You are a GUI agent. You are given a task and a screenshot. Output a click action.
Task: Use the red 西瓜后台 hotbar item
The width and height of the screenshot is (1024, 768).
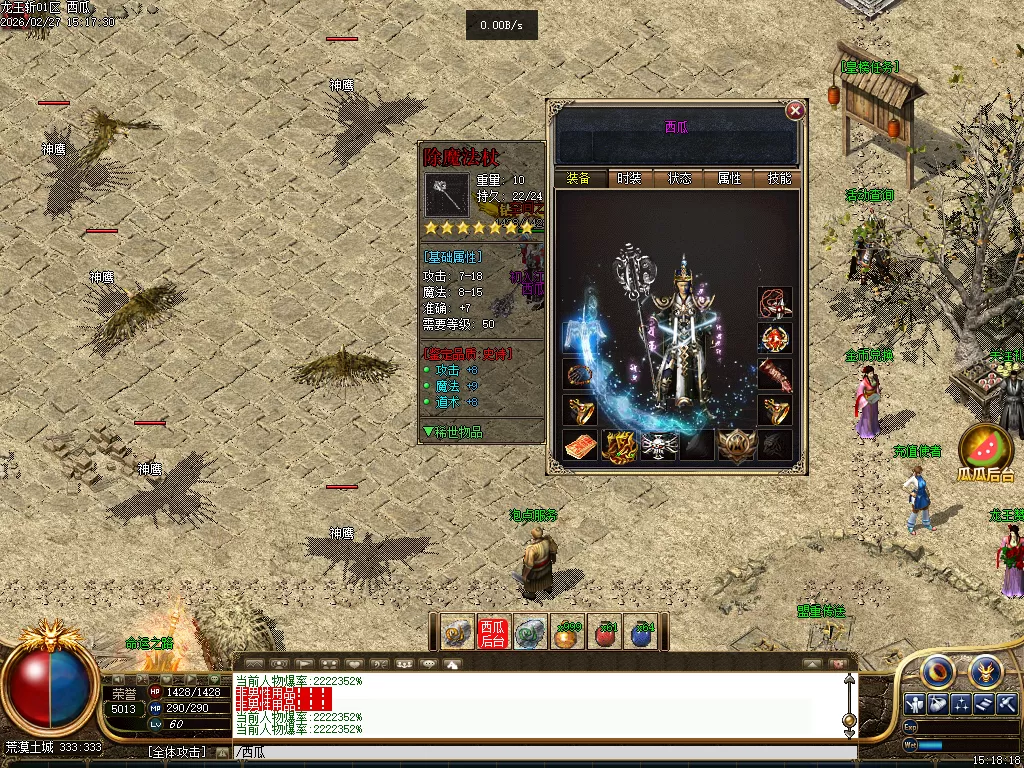(493, 632)
